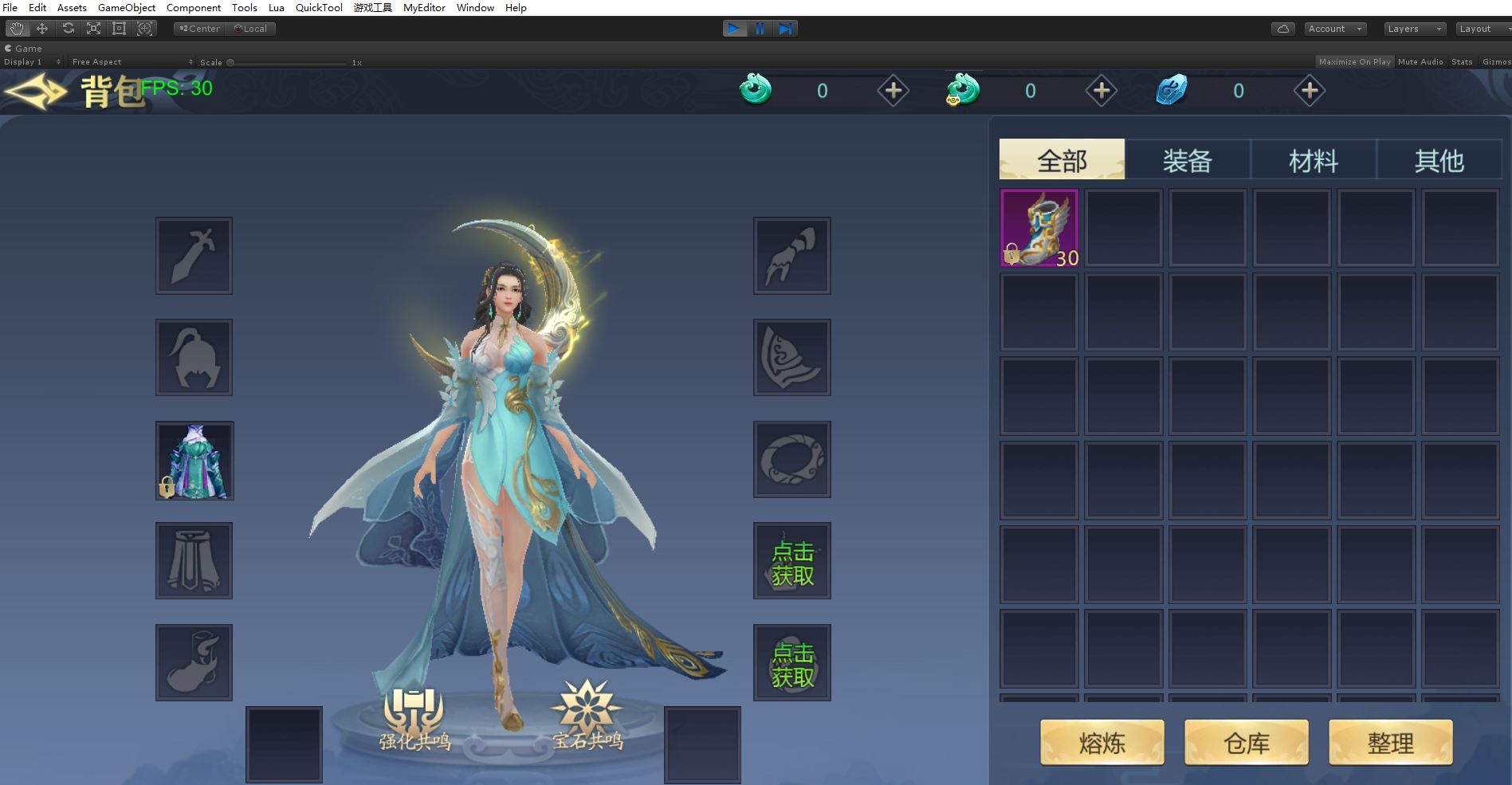Select the empty boots equipment slot

tap(194, 663)
